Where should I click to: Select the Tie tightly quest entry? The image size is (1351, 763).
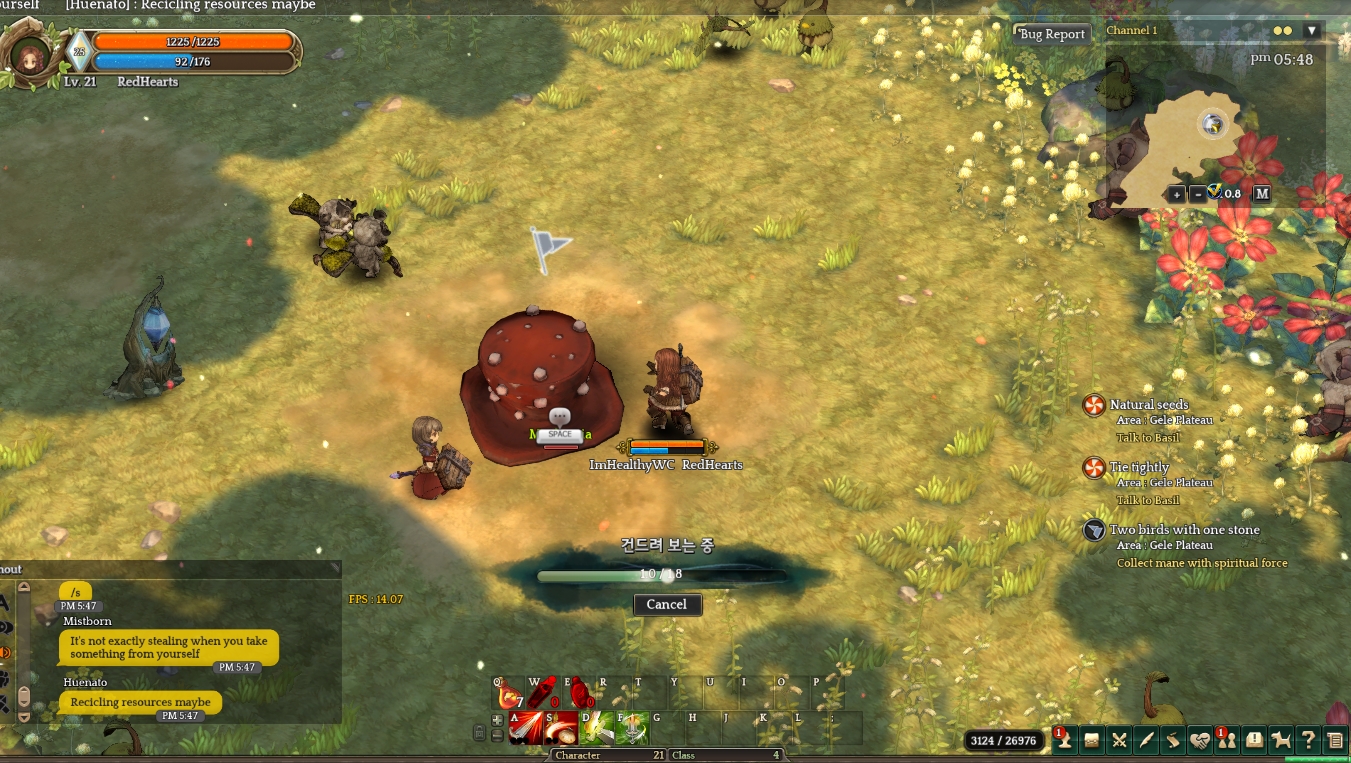[1139, 467]
